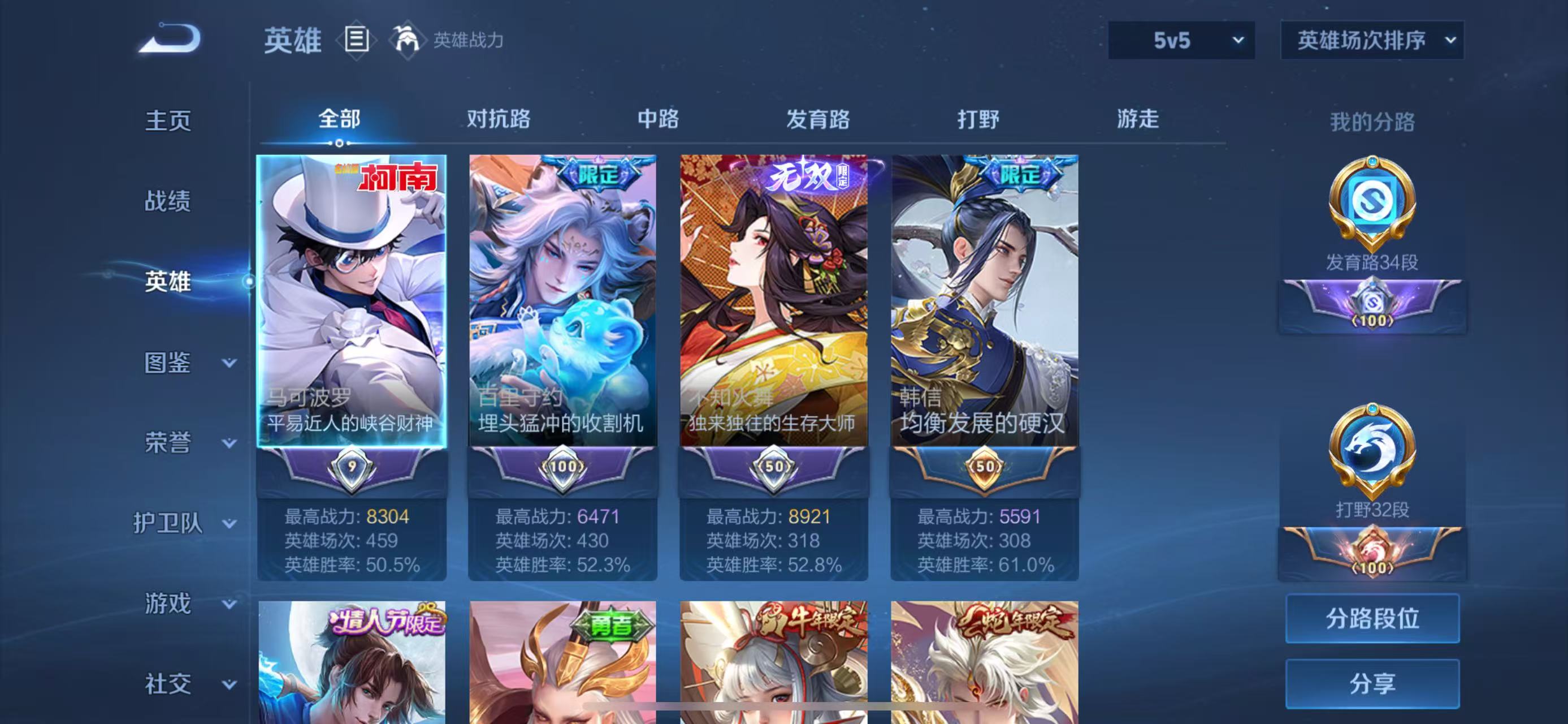Click the 分享 share button
Screen dimensions: 1568x724
point(1373,683)
